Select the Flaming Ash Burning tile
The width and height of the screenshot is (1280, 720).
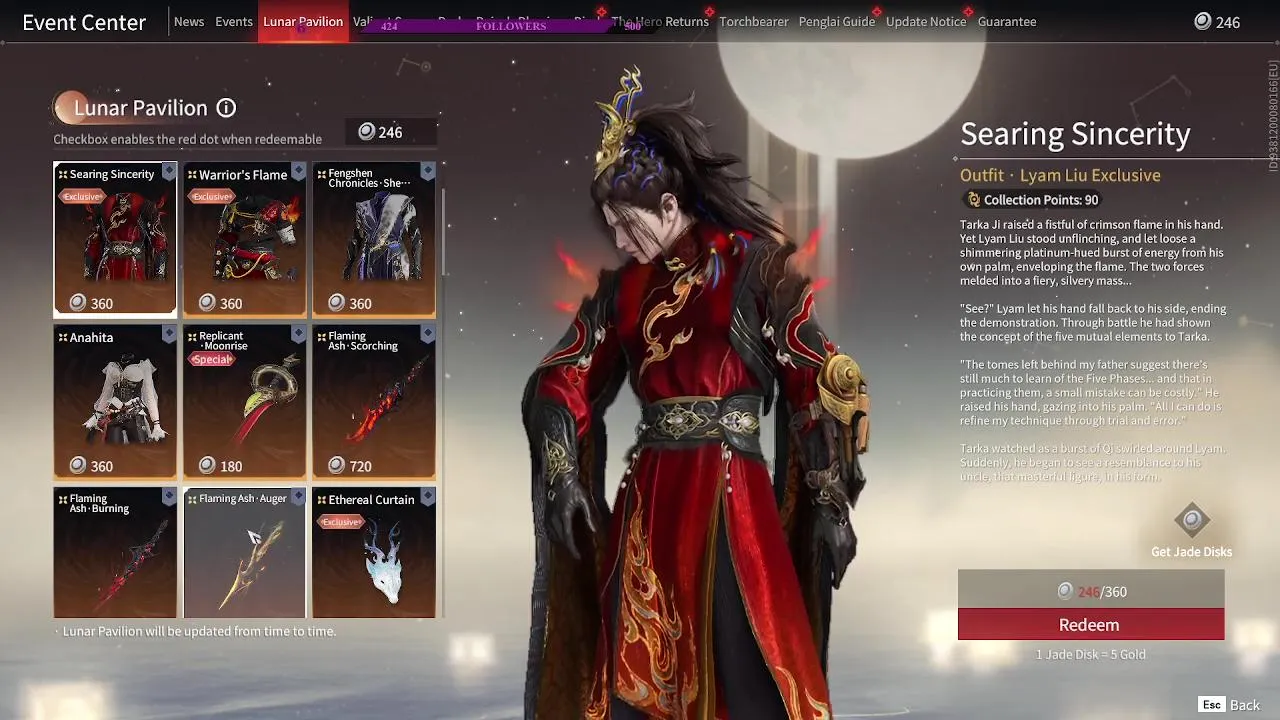click(115, 555)
